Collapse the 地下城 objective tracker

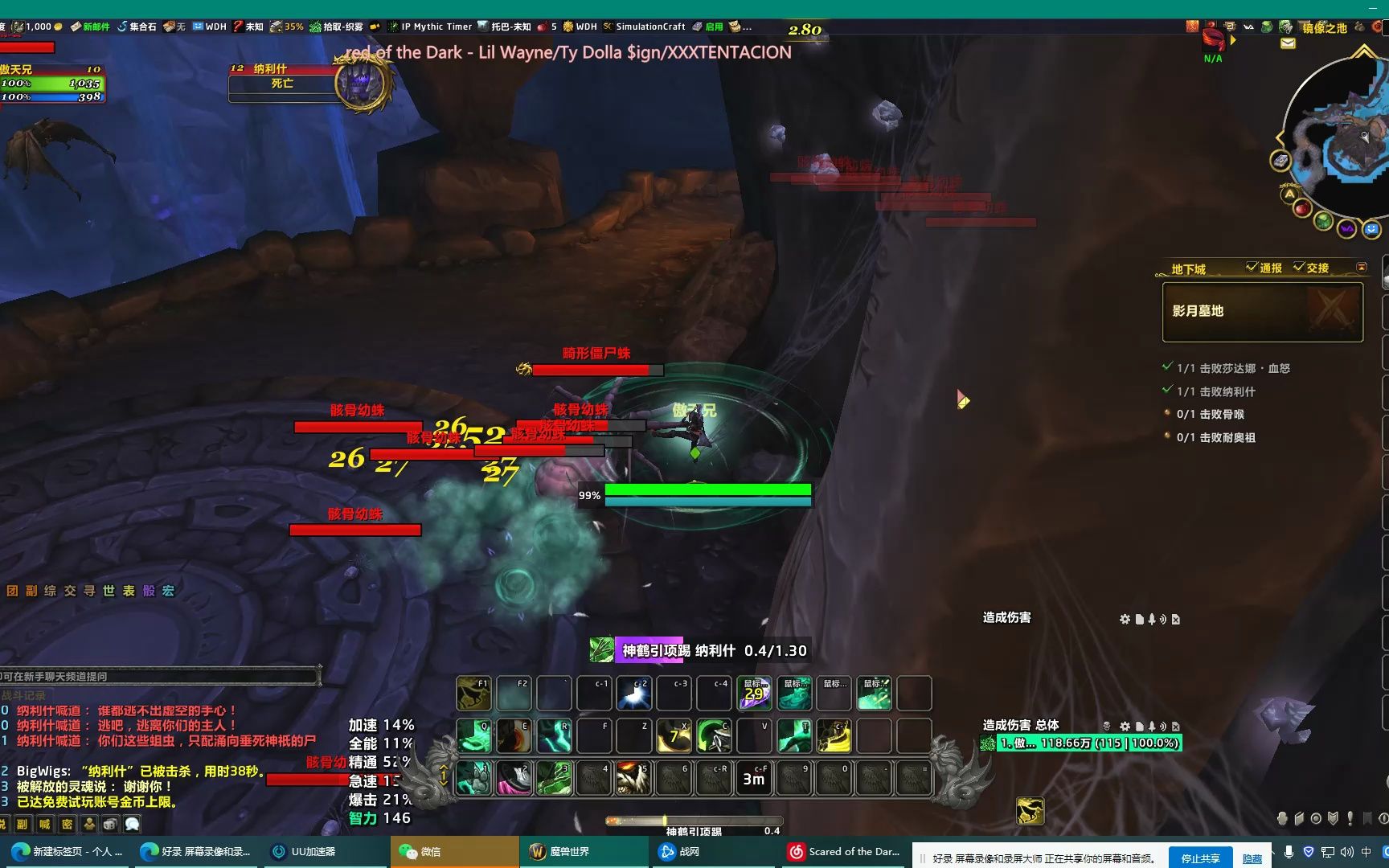(x=1361, y=267)
